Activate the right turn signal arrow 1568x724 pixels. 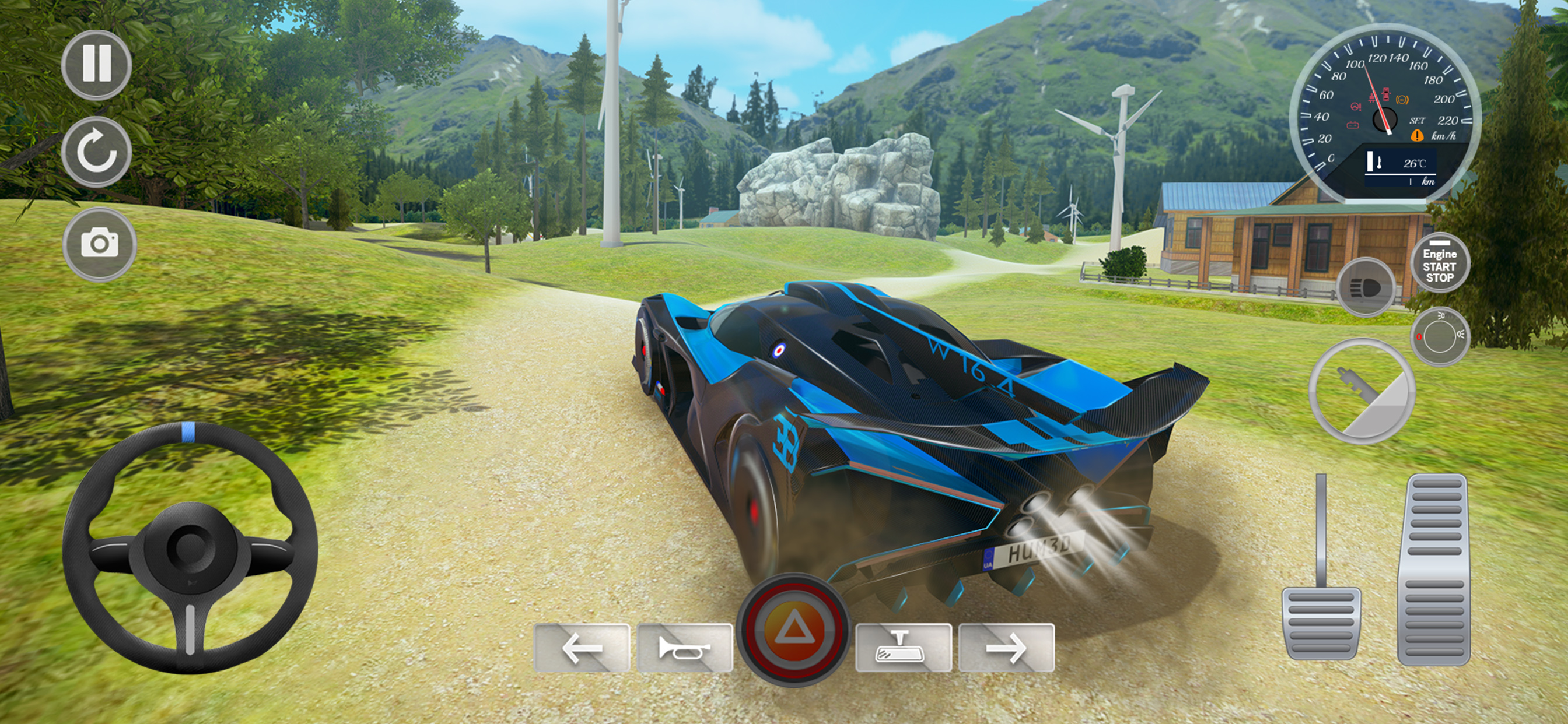1006,648
